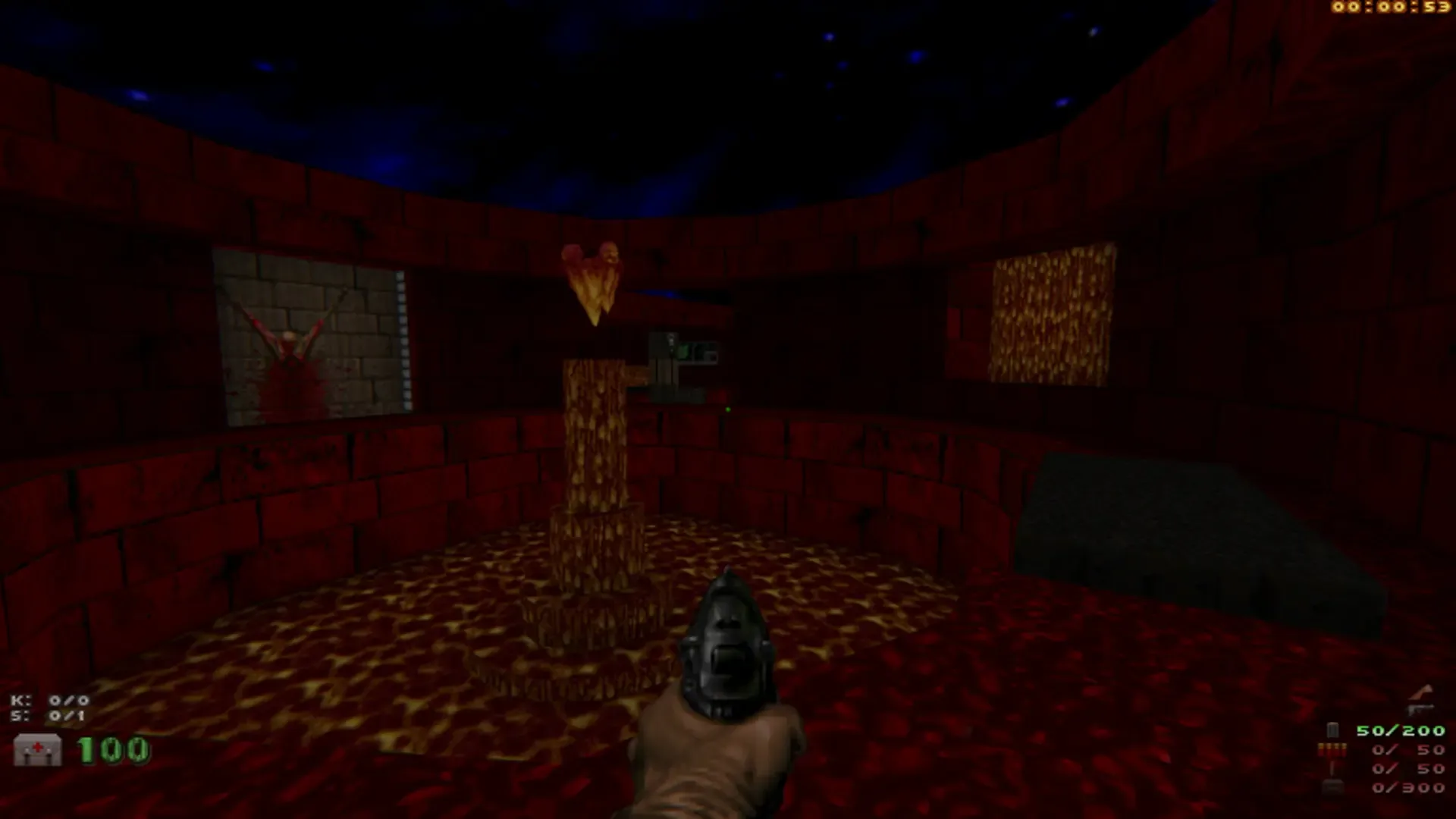Toggle the secrets counter labeled S: 0/1
The width and height of the screenshot is (1456, 819).
click(x=50, y=714)
